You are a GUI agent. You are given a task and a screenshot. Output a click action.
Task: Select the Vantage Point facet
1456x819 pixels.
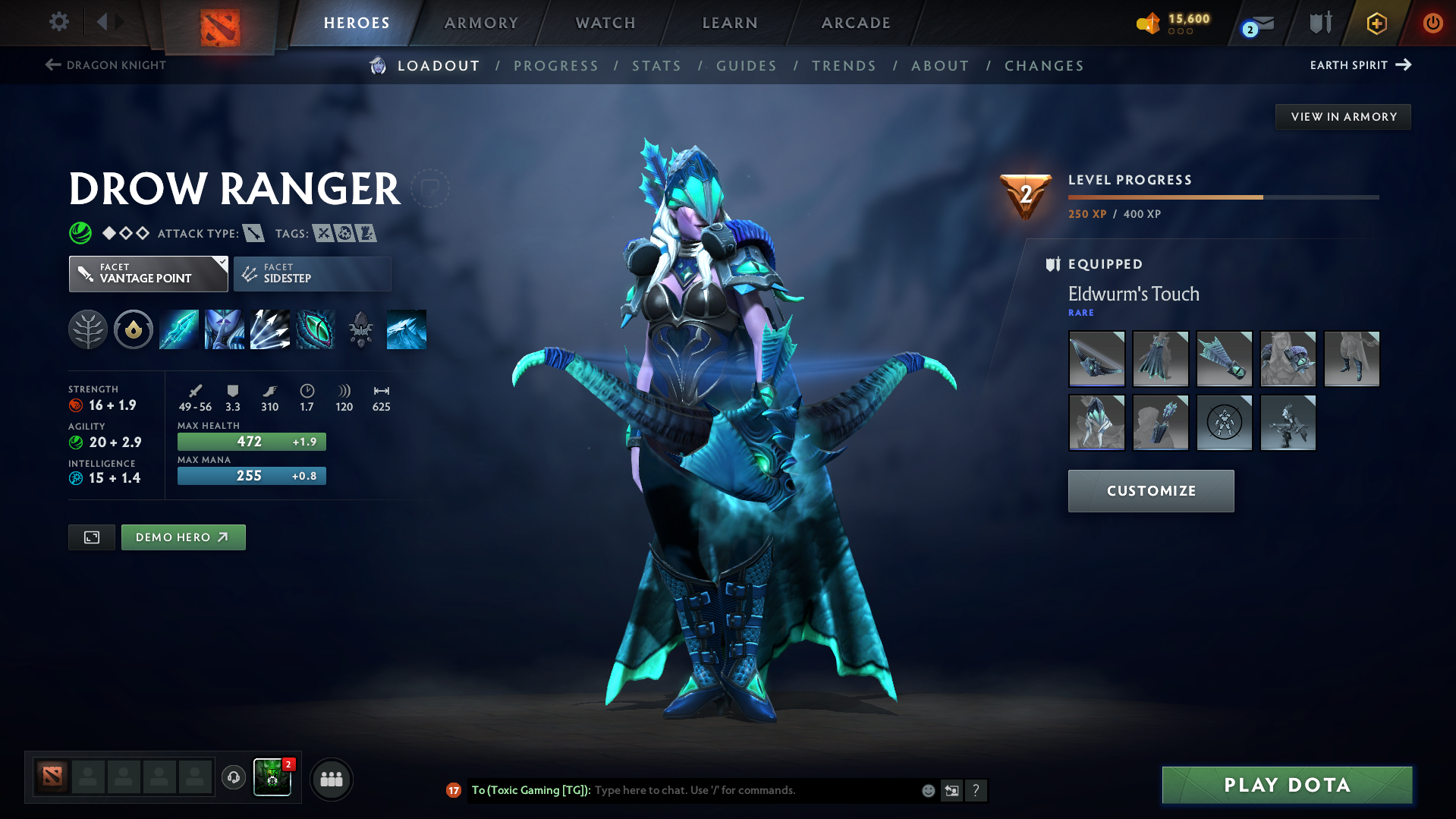(144, 273)
